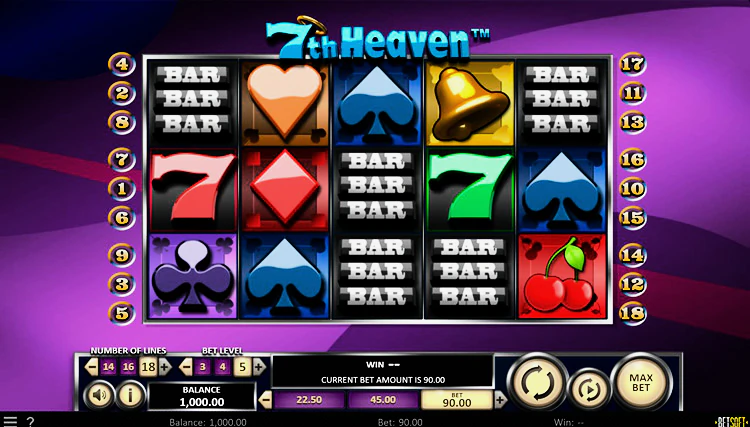Open the info paytable button

[x=130, y=395]
